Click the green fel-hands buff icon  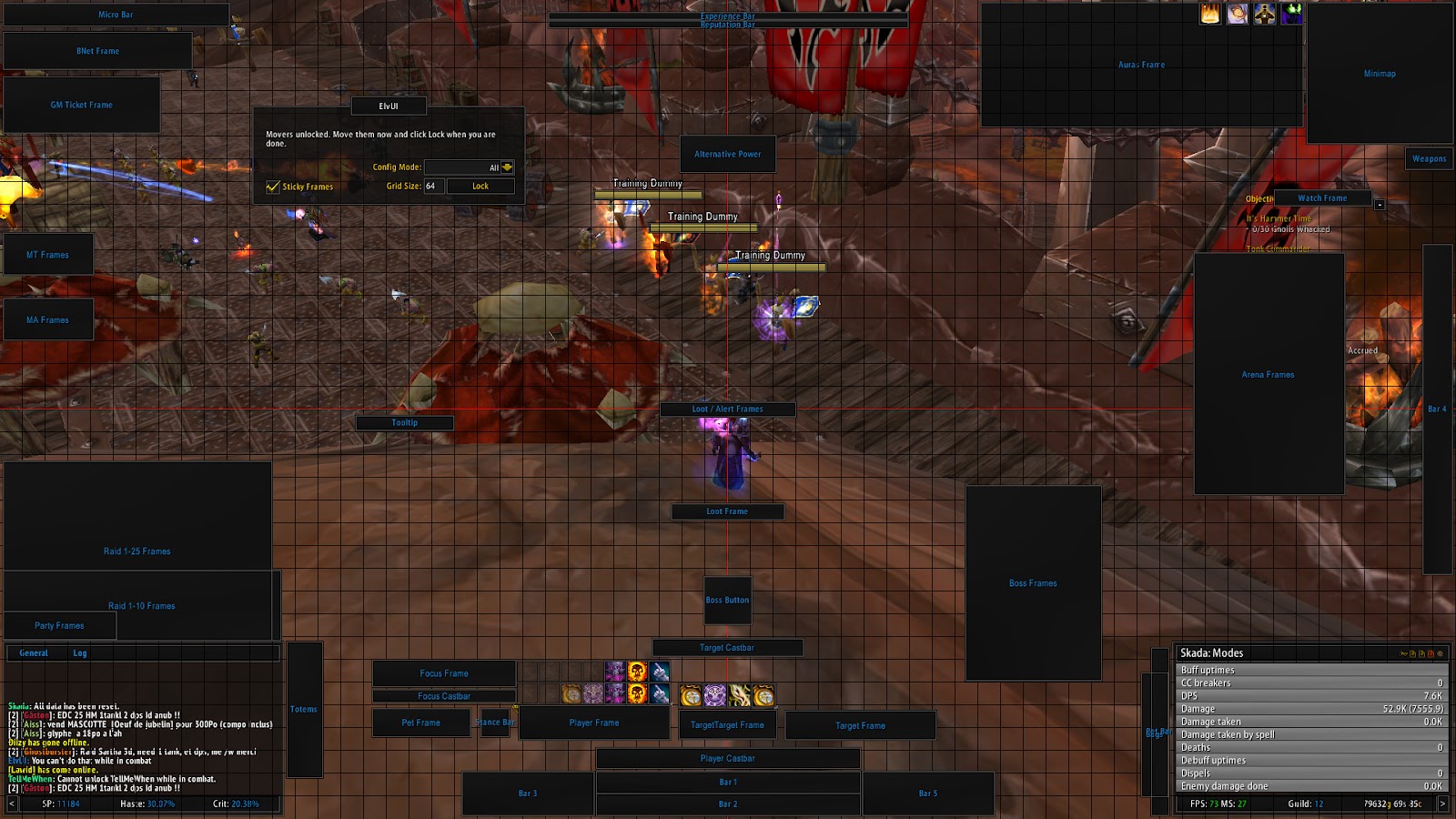coord(1291,14)
